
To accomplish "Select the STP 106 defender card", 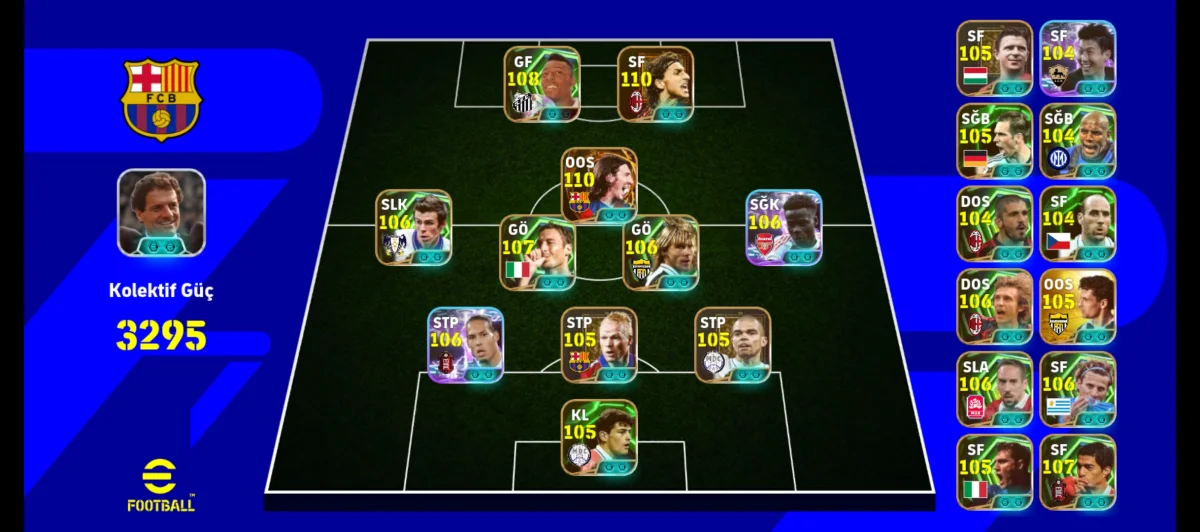I will coord(465,346).
